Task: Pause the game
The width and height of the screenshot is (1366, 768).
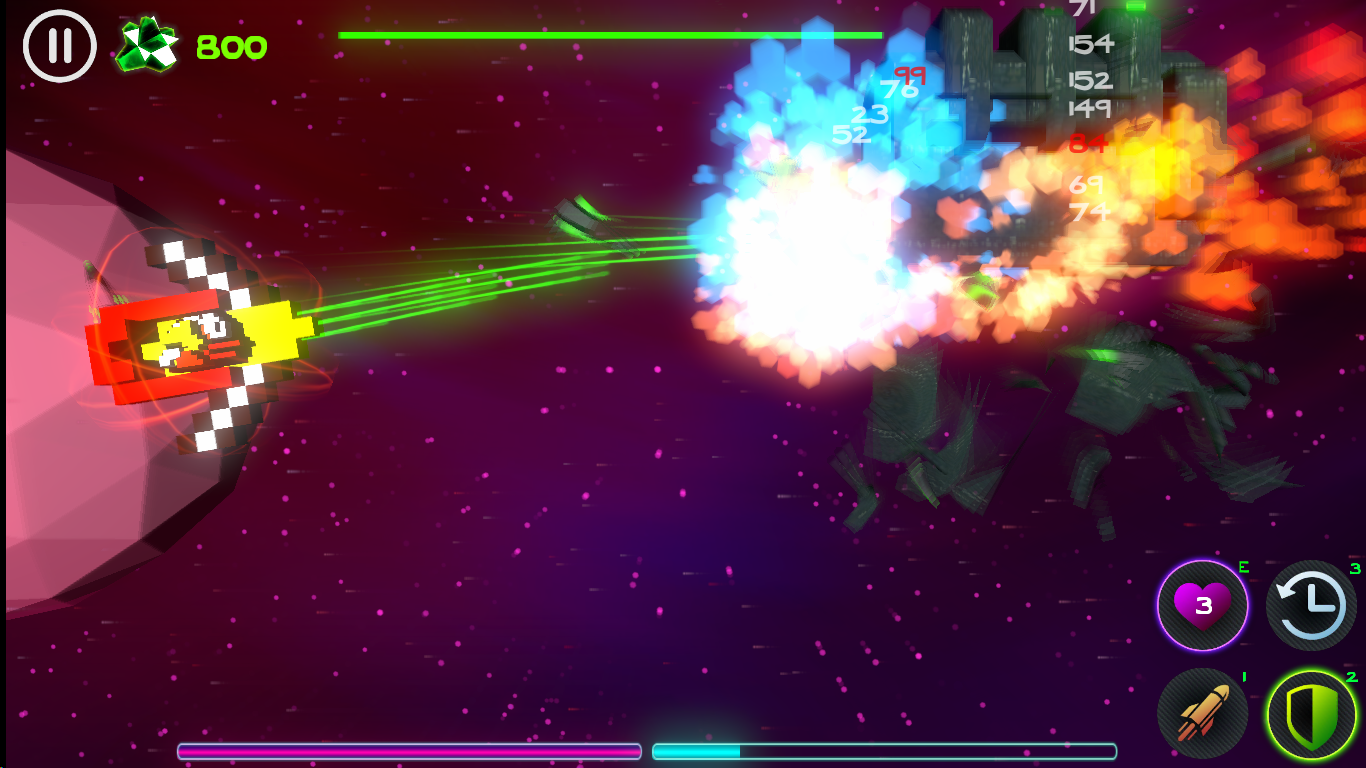Action: pos(59,46)
